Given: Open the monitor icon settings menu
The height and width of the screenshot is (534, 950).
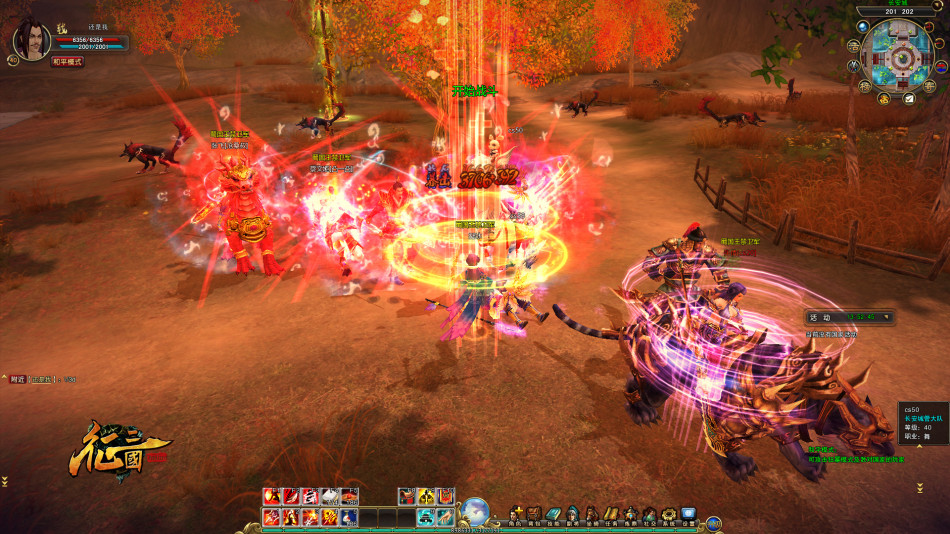Looking at the screenshot, I should point(688,515).
